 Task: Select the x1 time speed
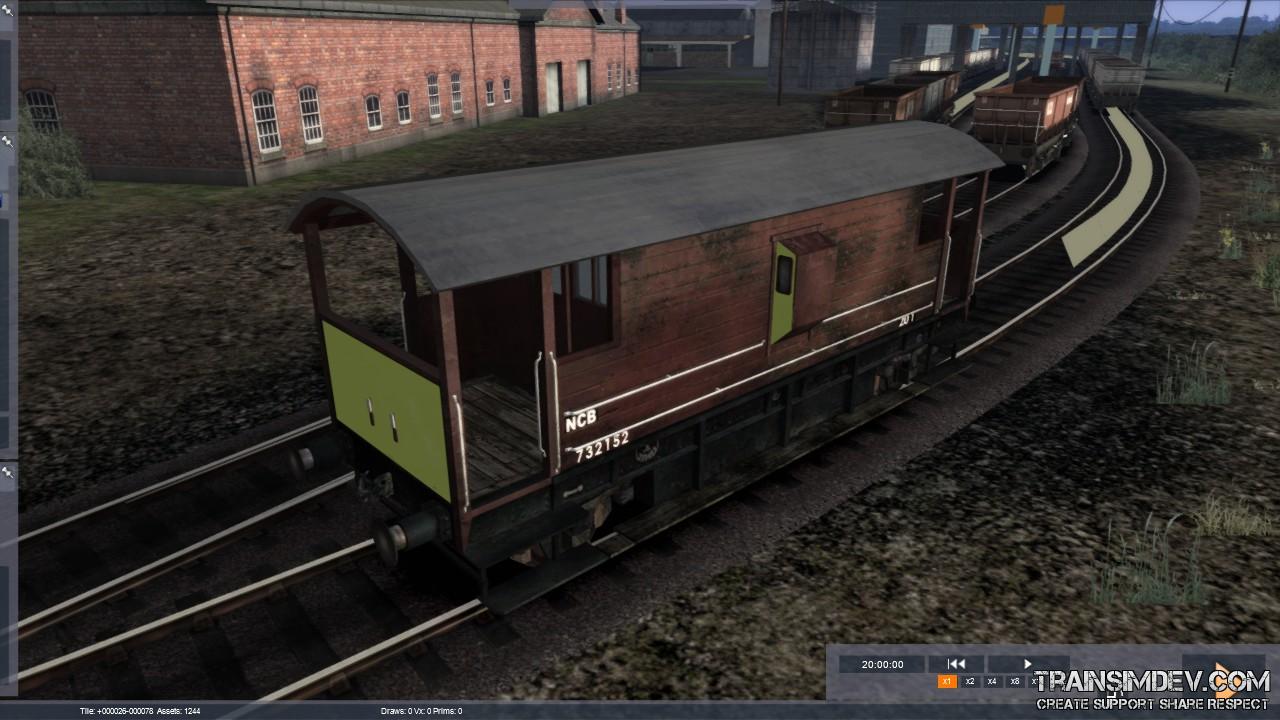coord(947,682)
